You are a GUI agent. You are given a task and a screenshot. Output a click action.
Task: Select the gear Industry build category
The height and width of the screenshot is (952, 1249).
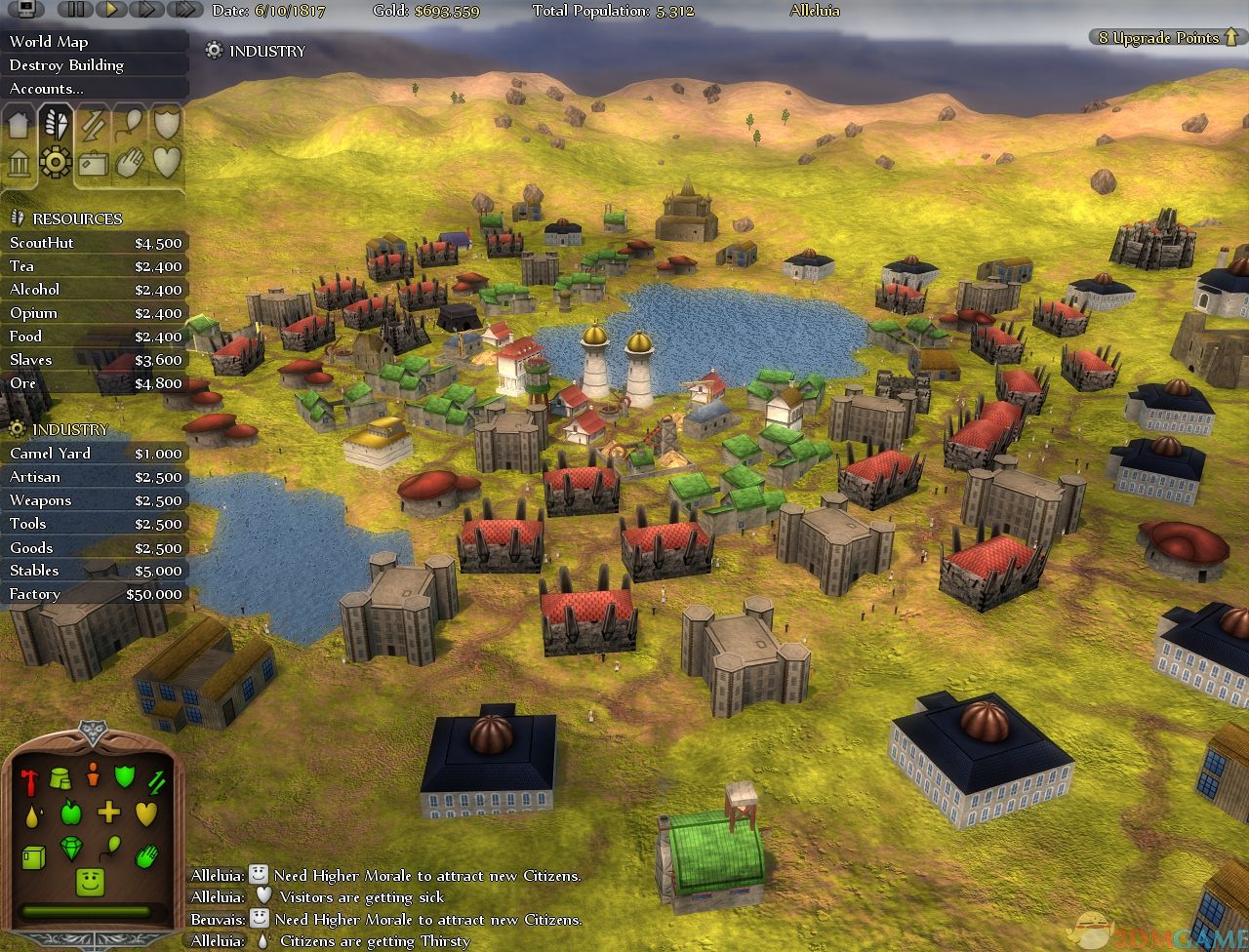point(55,162)
